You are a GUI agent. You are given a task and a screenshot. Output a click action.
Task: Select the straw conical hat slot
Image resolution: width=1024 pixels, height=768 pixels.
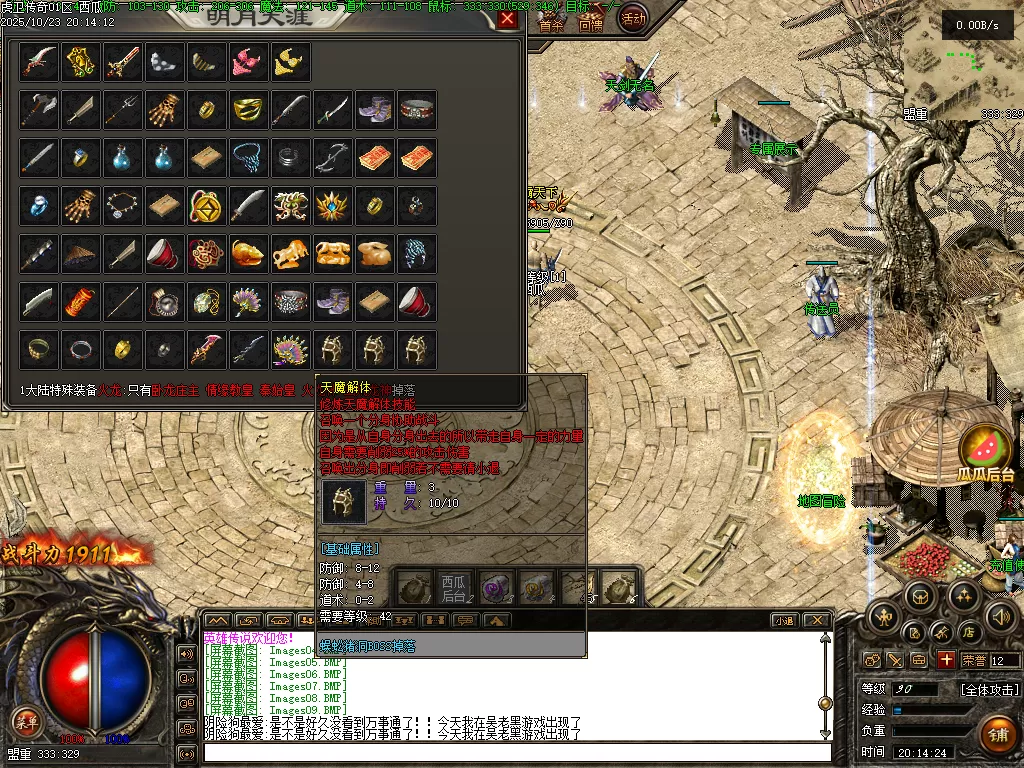coord(81,254)
